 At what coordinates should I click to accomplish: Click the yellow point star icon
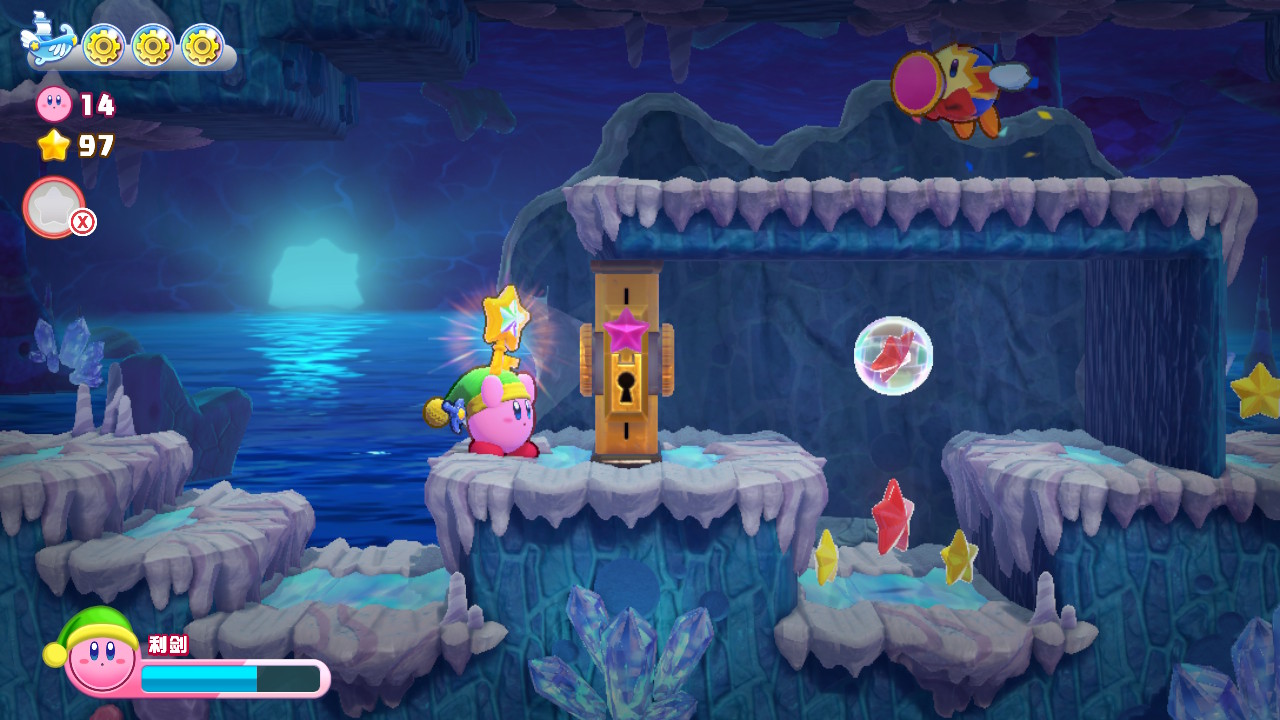pos(54,146)
